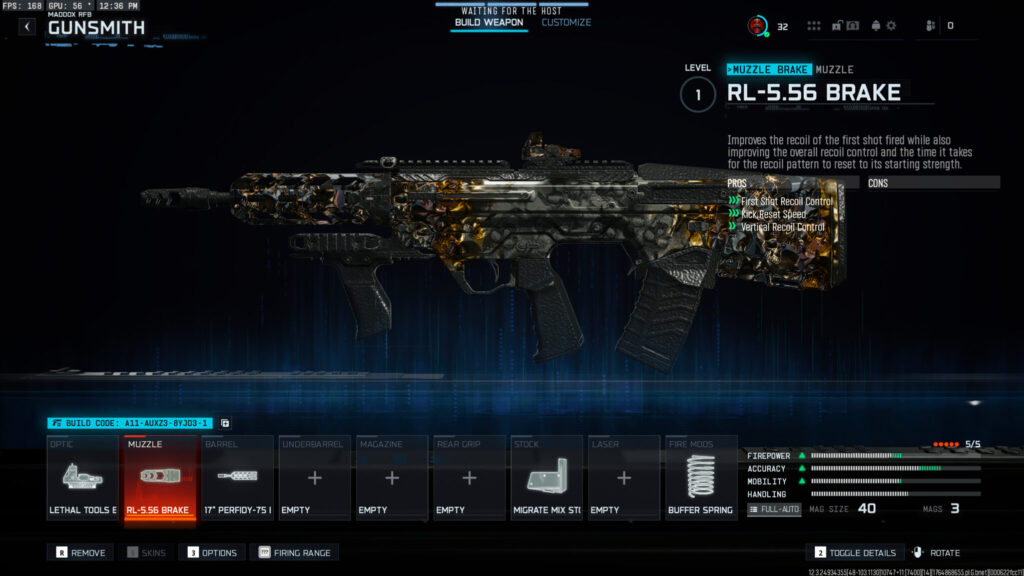
Task: Select the RL-5.56 Brake muzzle slot
Action: point(159,478)
